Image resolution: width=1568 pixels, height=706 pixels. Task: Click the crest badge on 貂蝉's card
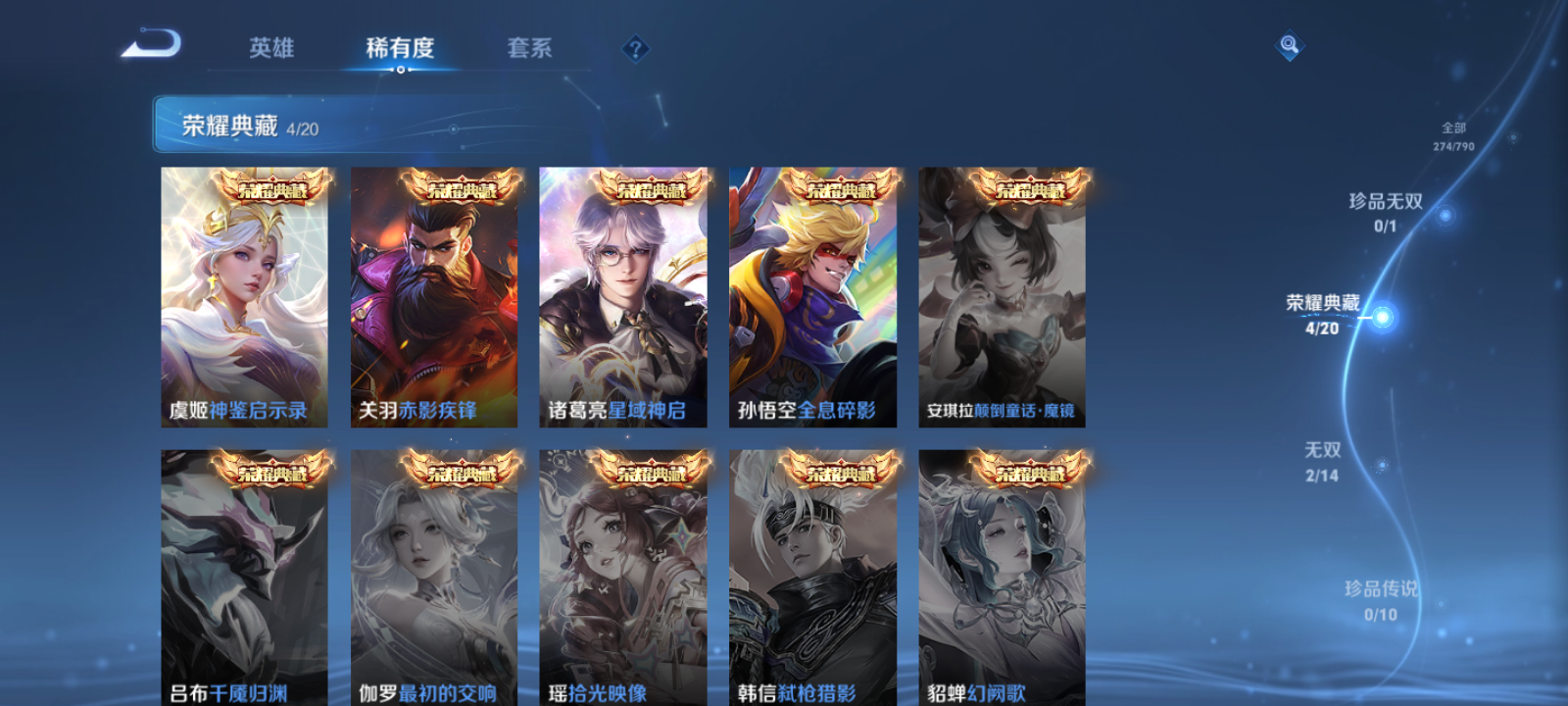point(1029,471)
